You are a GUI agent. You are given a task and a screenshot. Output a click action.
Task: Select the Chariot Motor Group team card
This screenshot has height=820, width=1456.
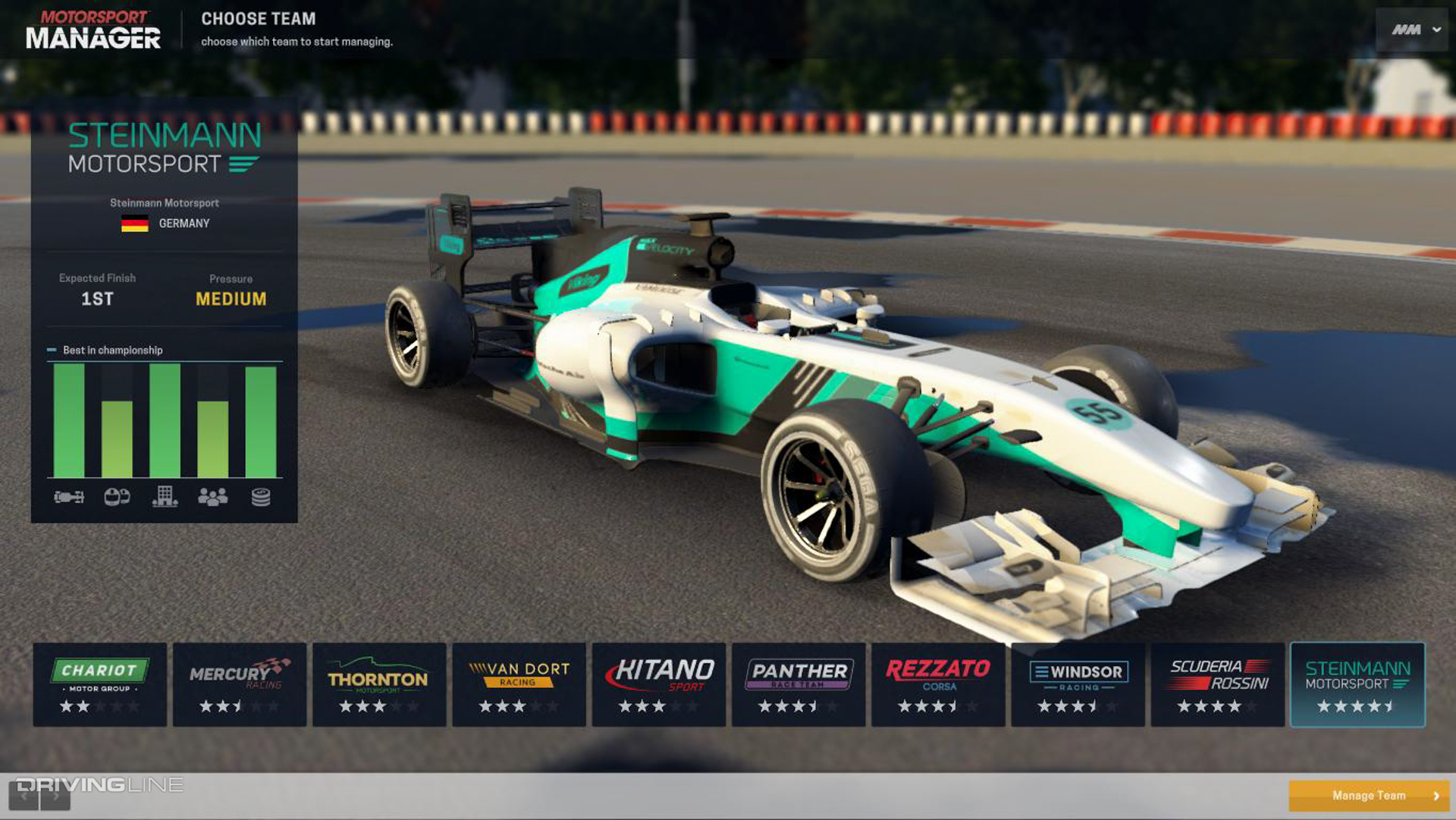(99, 683)
